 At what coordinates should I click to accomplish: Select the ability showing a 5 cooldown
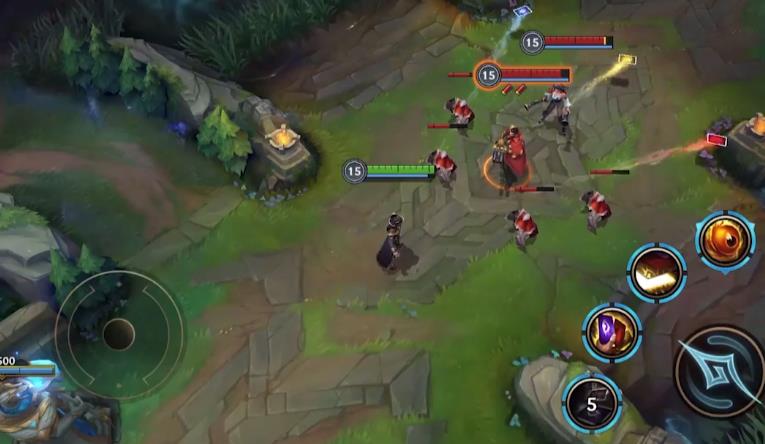tap(591, 404)
